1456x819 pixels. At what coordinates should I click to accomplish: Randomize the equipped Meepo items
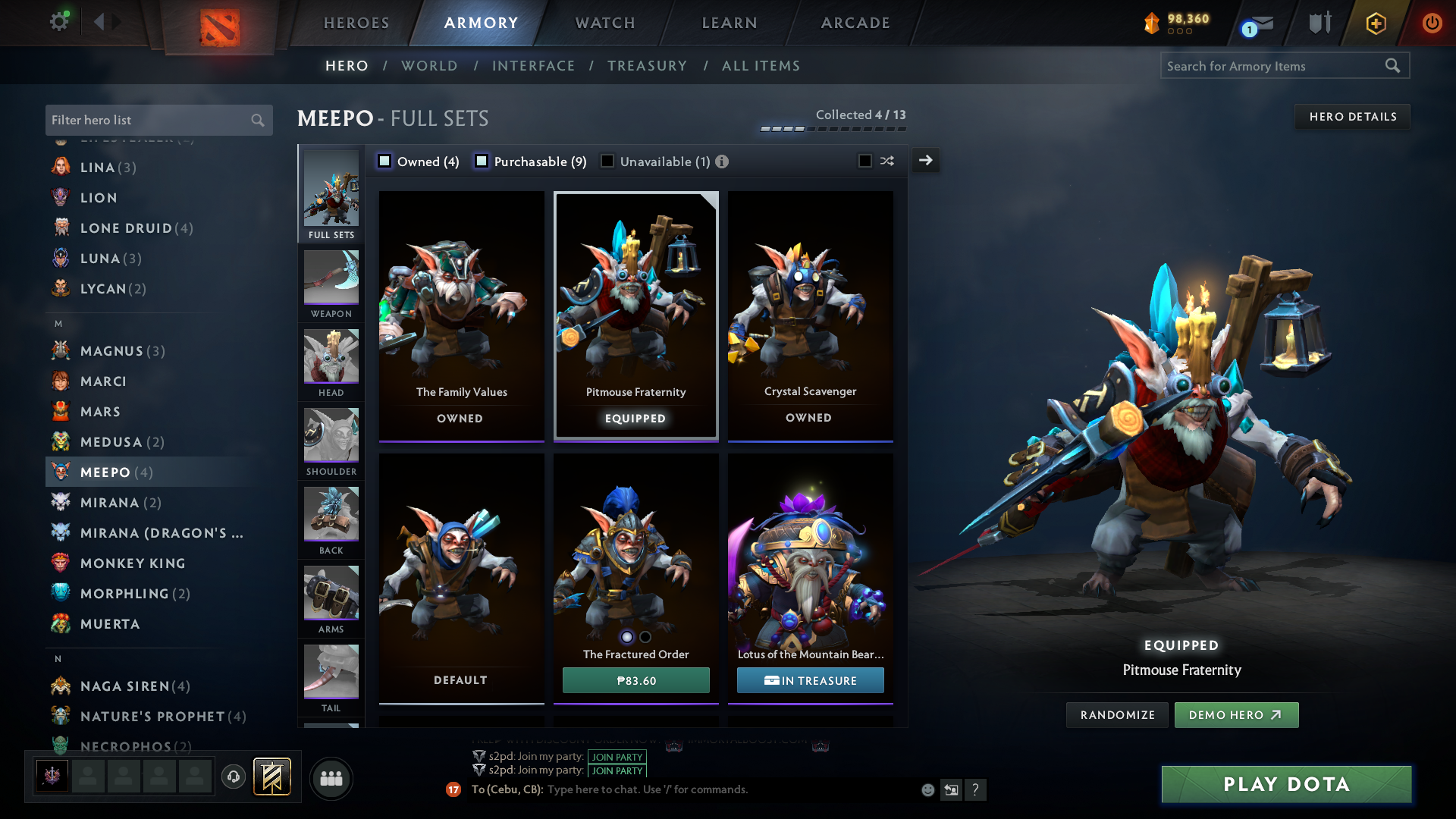1117,715
